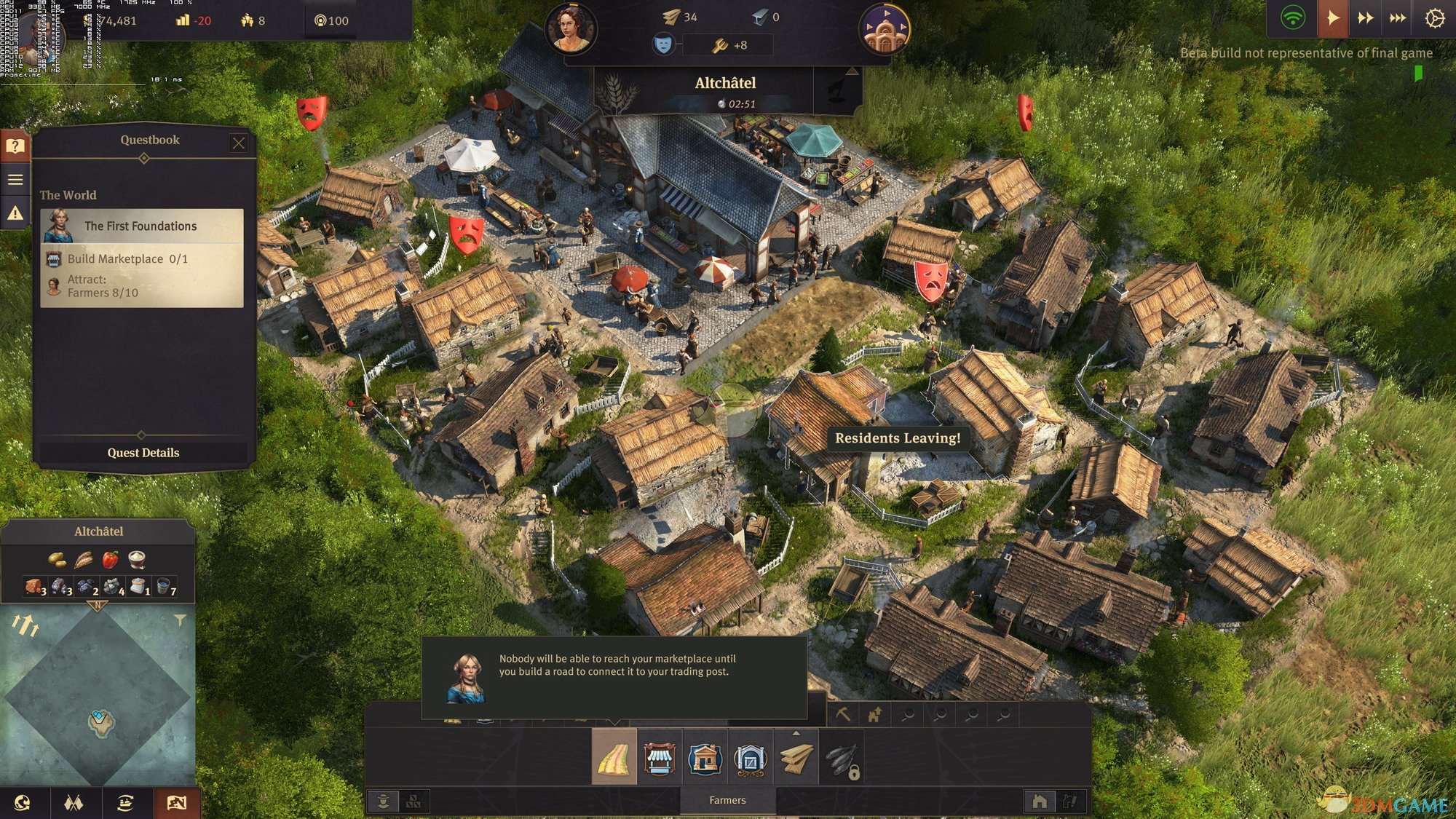Viewport: 1456px width, 819px height.
Task: Close the Questbook panel
Action: click(239, 143)
